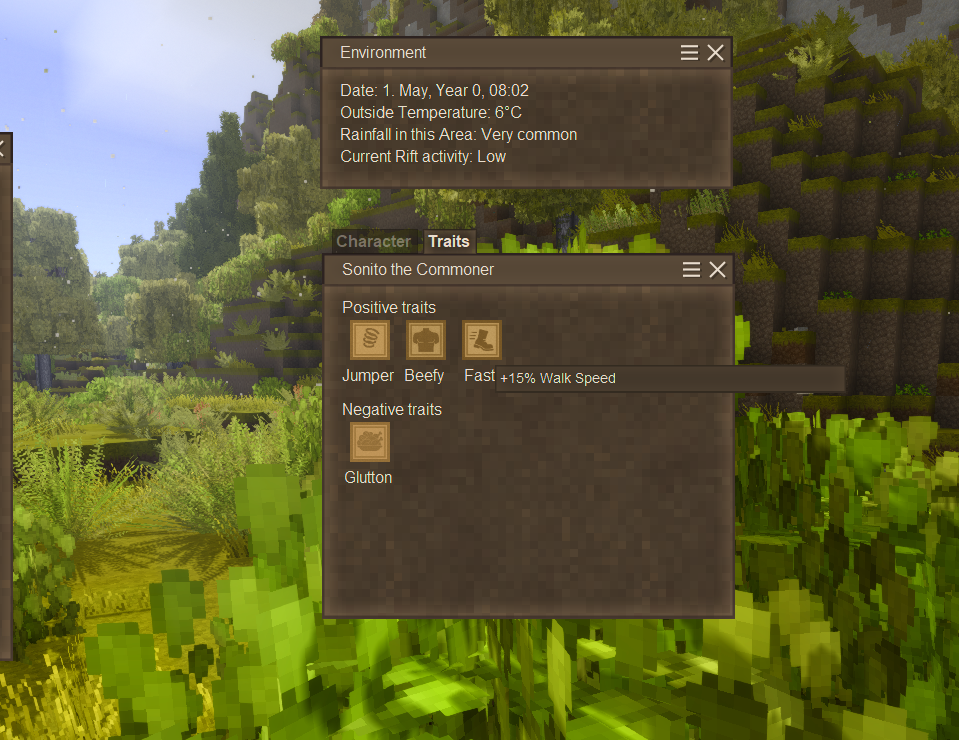The height and width of the screenshot is (740, 959).
Task: Choose the Fast trait boot icon
Action: pos(482,340)
